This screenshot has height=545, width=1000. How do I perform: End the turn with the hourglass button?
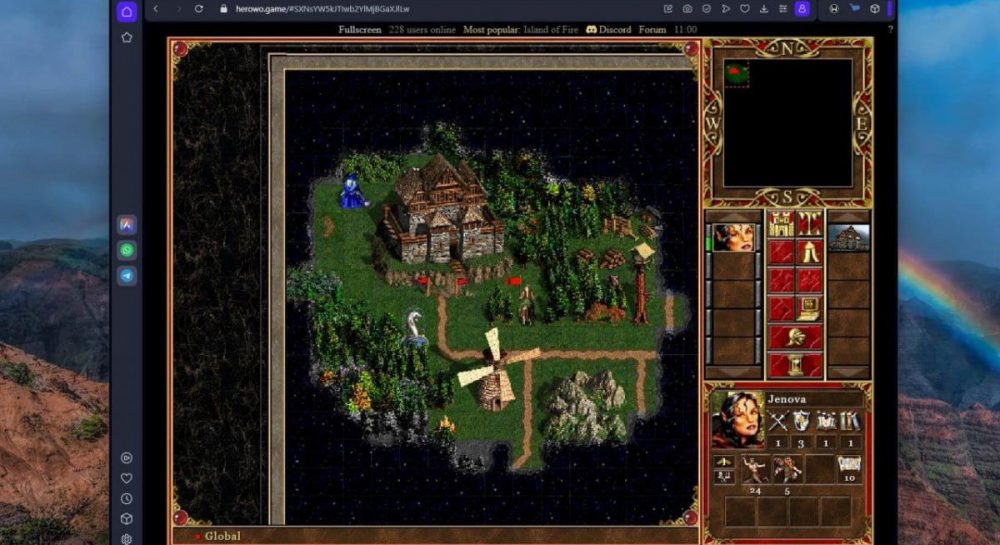795,365
